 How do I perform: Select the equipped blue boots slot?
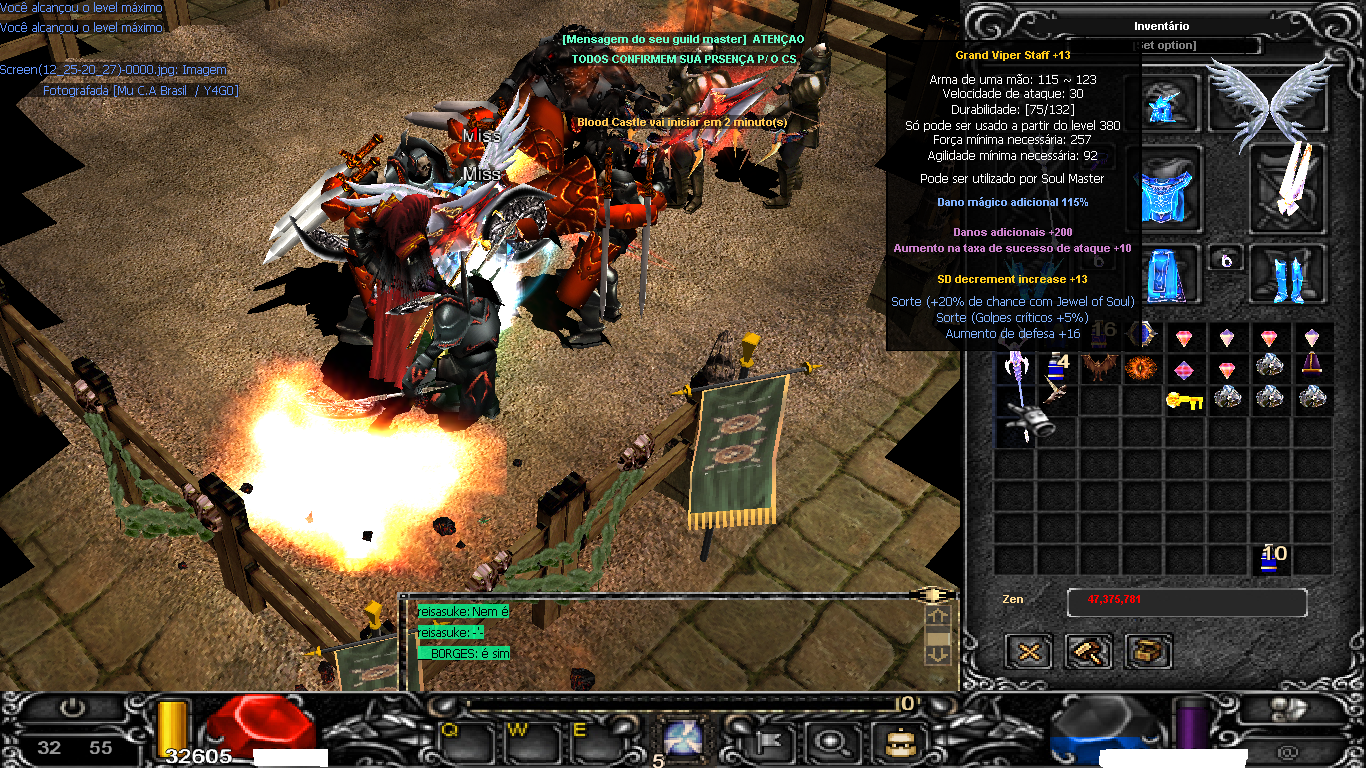click(x=1288, y=273)
